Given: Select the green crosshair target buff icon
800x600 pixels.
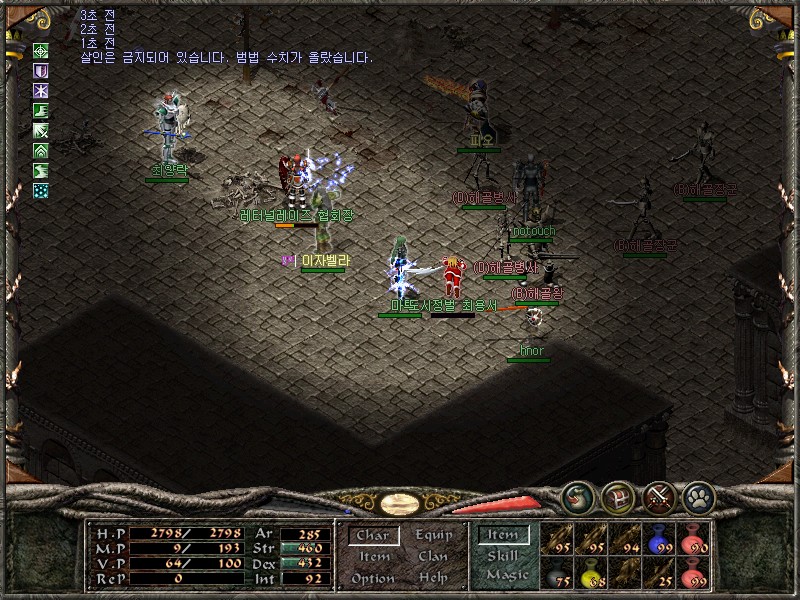Looking at the screenshot, I should (x=41, y=50).
